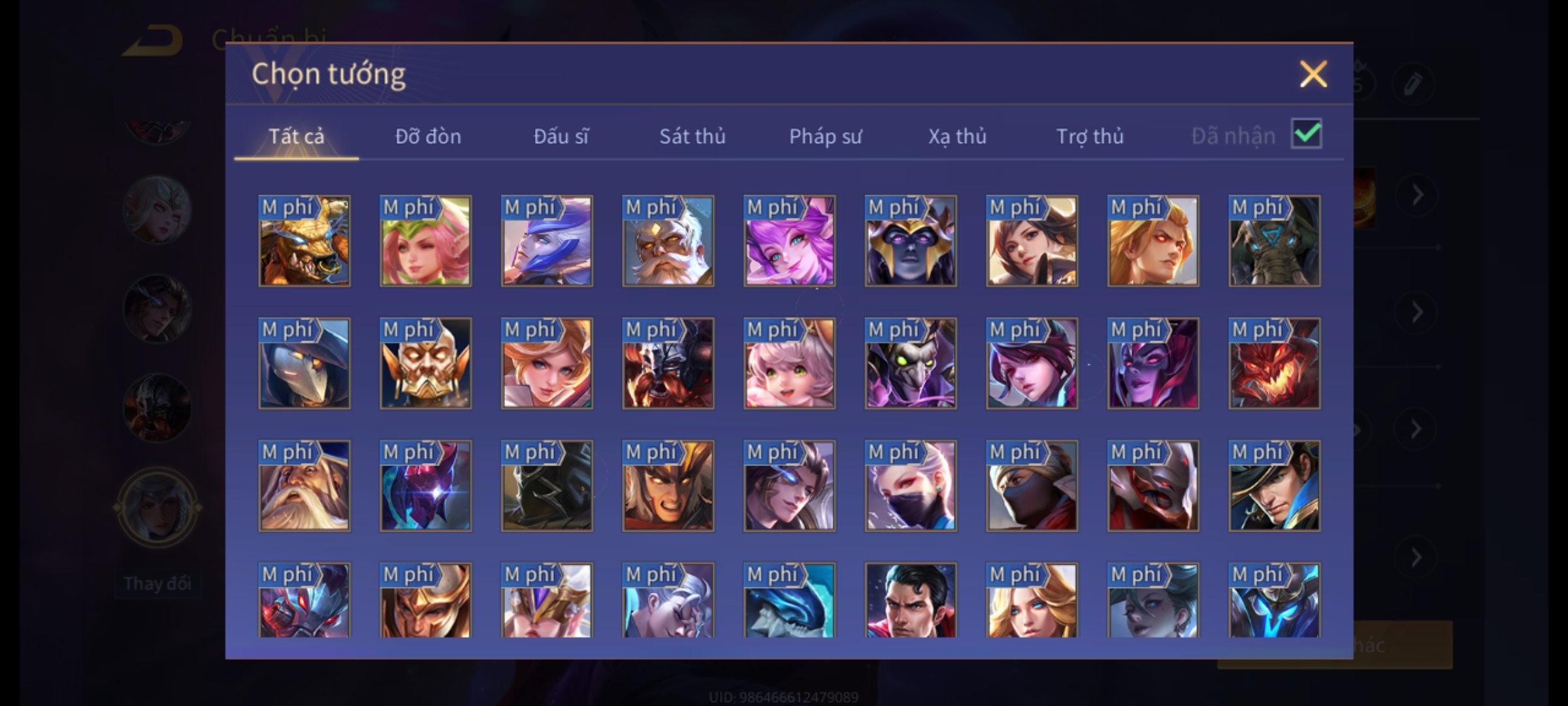Choose the Tất cả tab

coord(296,136)
